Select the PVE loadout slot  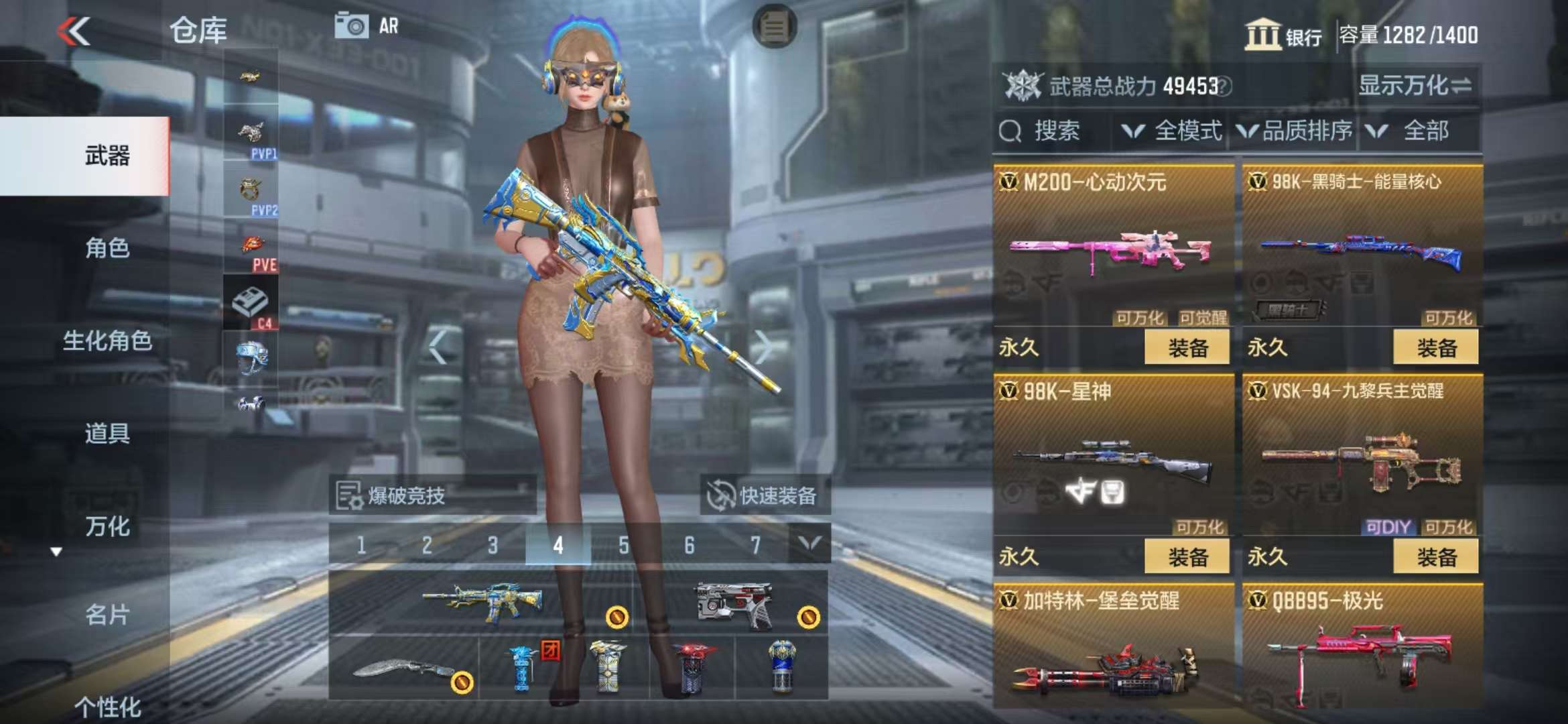[251, 252]
